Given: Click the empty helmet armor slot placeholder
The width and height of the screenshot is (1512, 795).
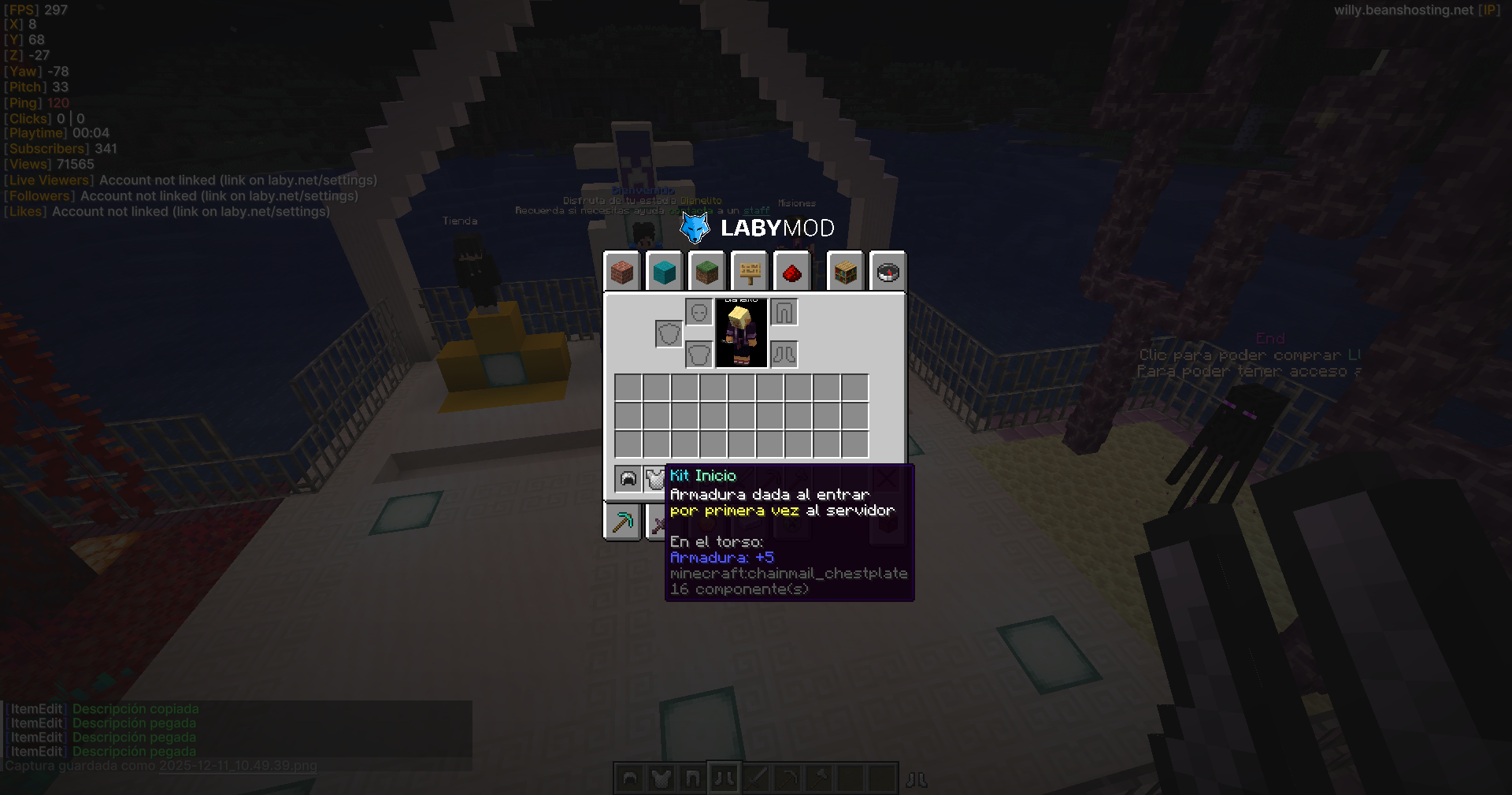Looking at the screenshot, I should [699, 312].
